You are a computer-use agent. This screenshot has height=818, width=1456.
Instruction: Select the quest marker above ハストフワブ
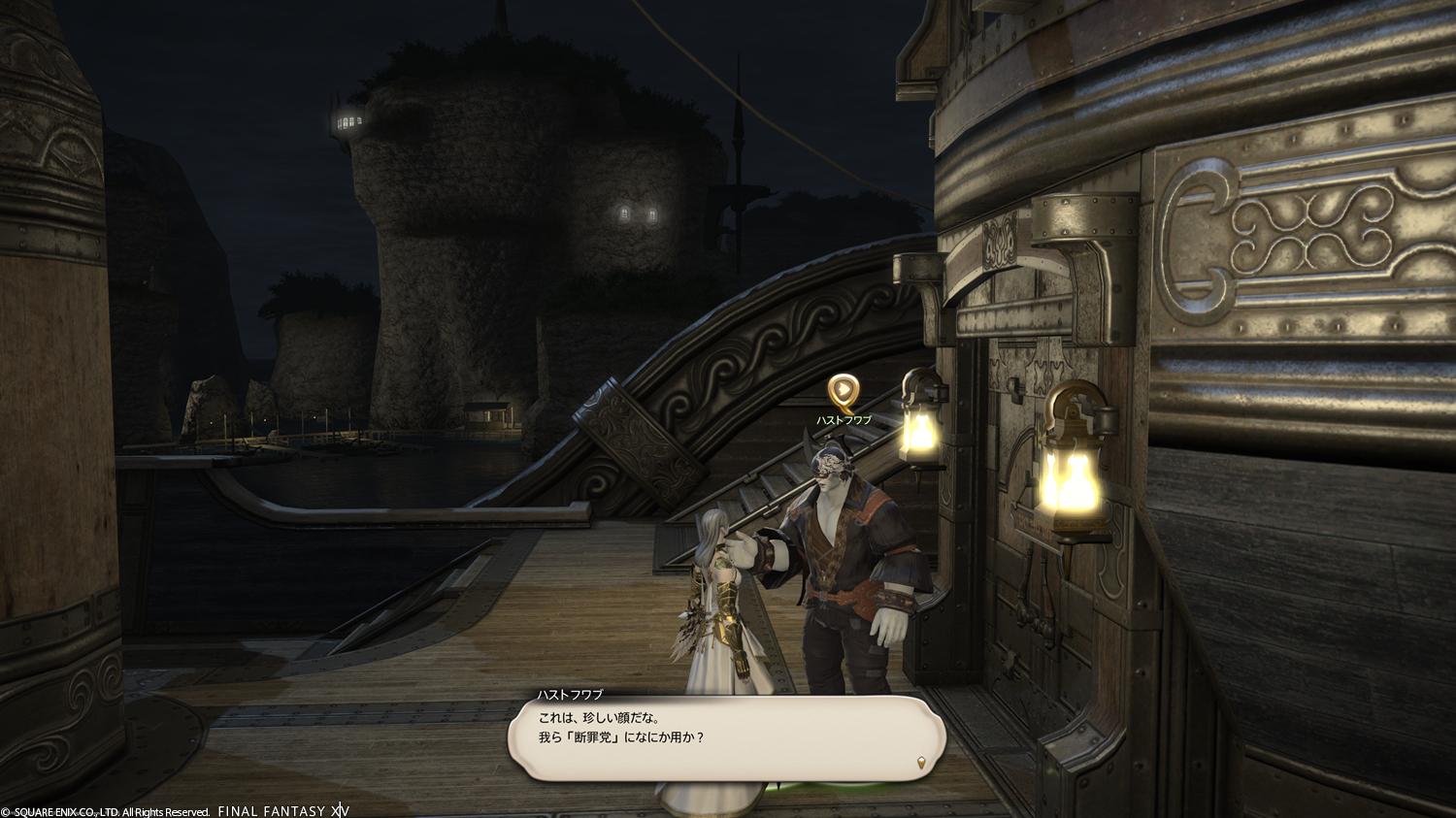(843, 391)
